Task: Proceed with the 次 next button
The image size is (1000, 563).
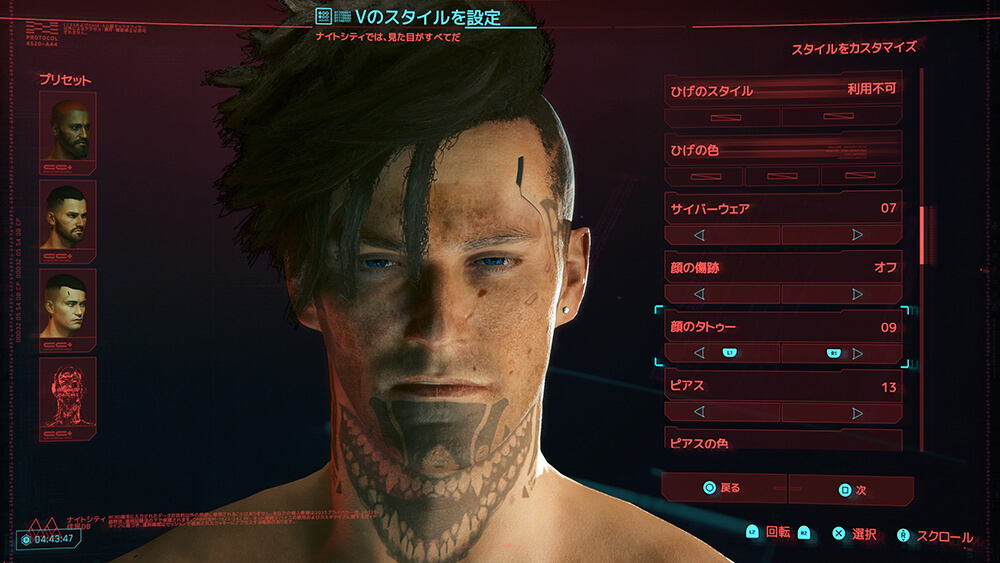Action: (850, 490)
